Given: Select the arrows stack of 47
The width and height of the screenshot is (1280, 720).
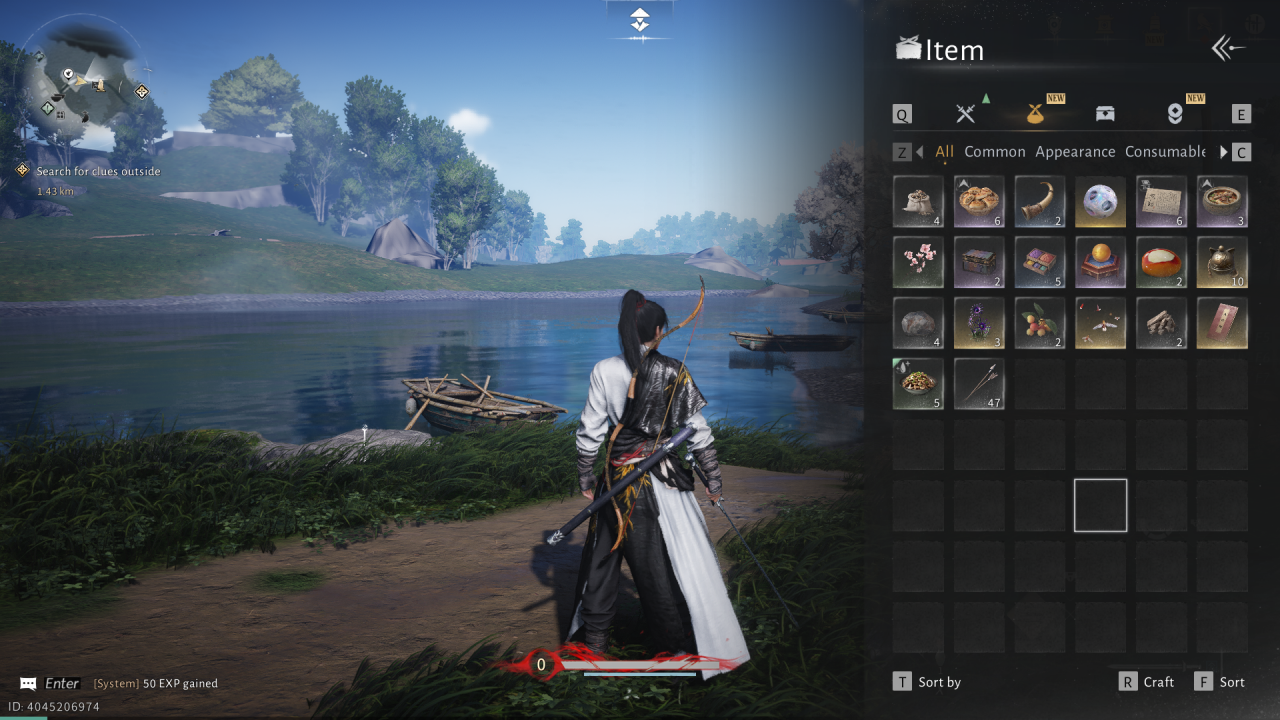Looking at the screenshot, I should click(979, 385).
